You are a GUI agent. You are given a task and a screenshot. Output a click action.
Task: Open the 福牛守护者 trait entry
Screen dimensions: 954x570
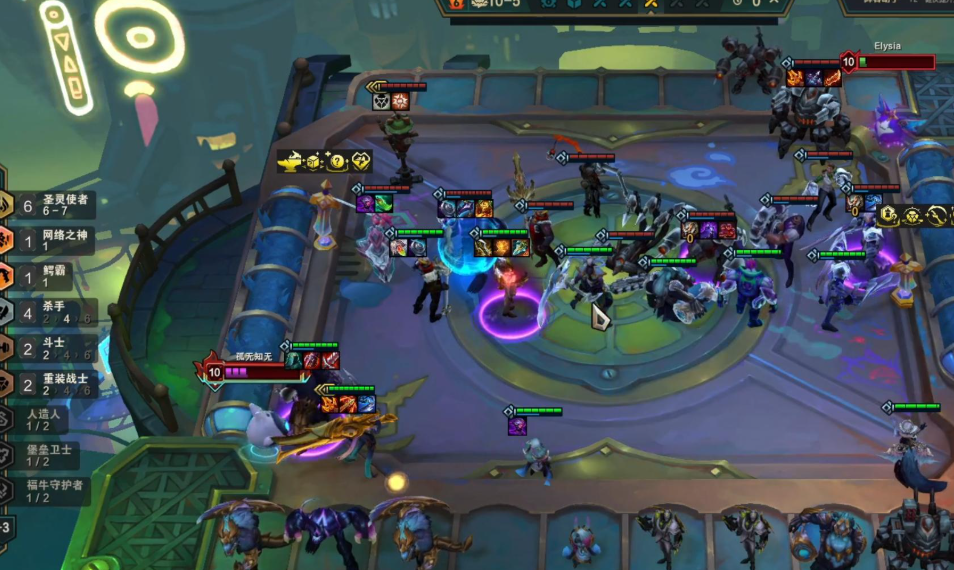point(50,491)
